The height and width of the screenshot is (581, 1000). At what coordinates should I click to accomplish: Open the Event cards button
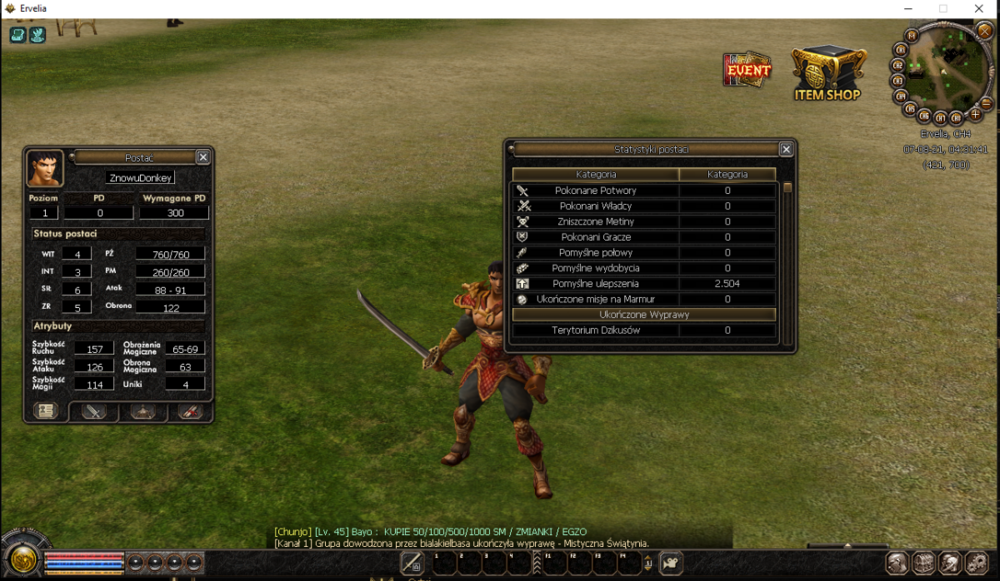(x=747, y=70)
